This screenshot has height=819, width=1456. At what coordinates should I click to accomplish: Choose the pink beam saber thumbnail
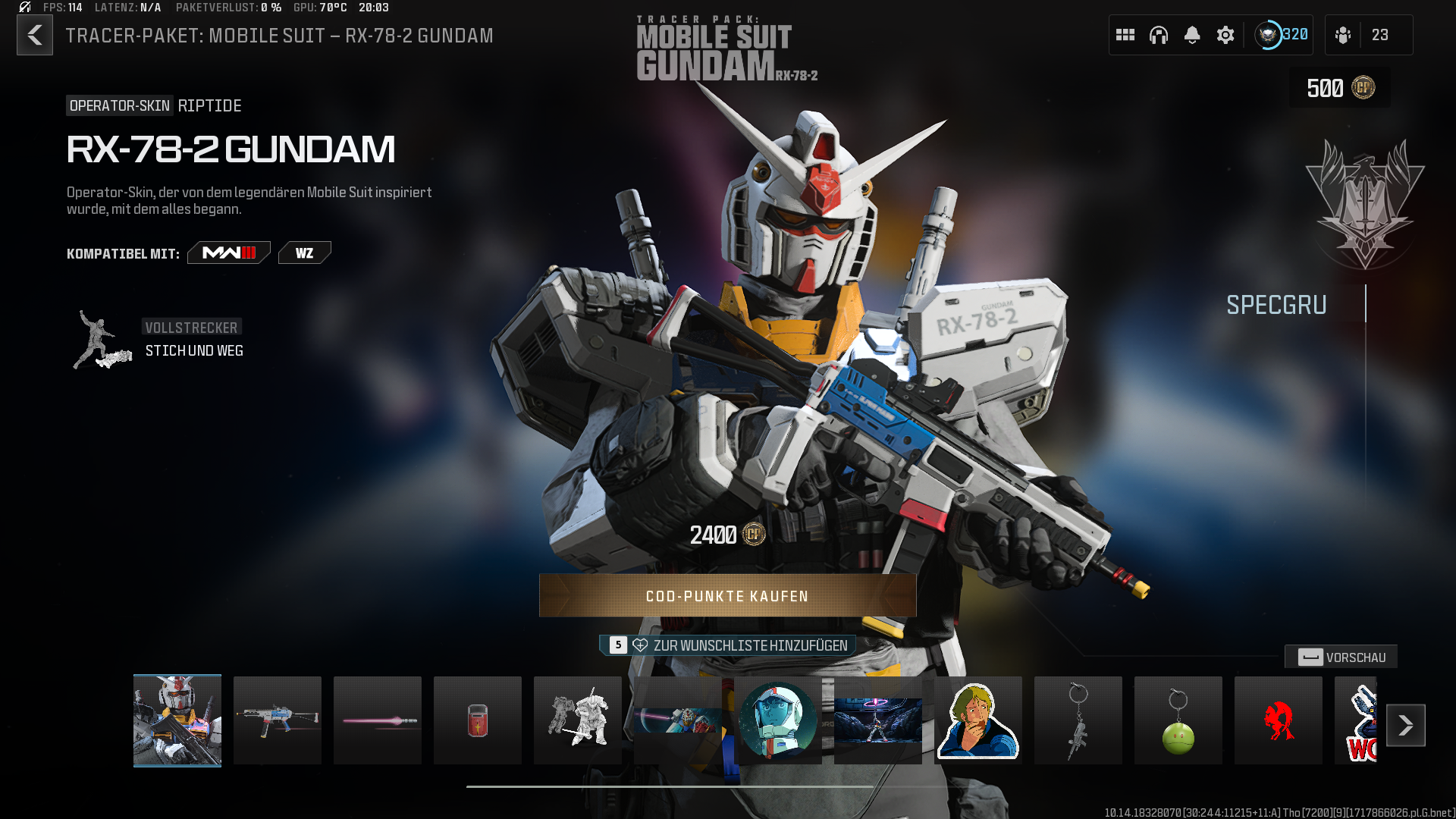pyautogui.click(x=378, y=720)
